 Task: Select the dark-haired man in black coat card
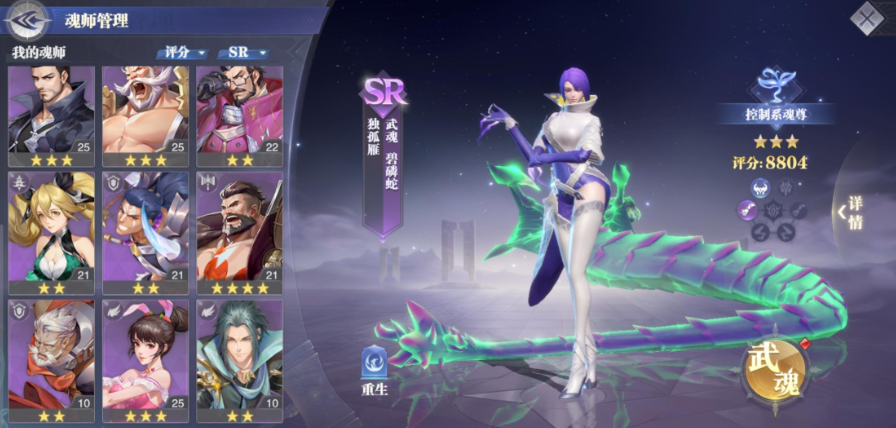click(51, 117)
